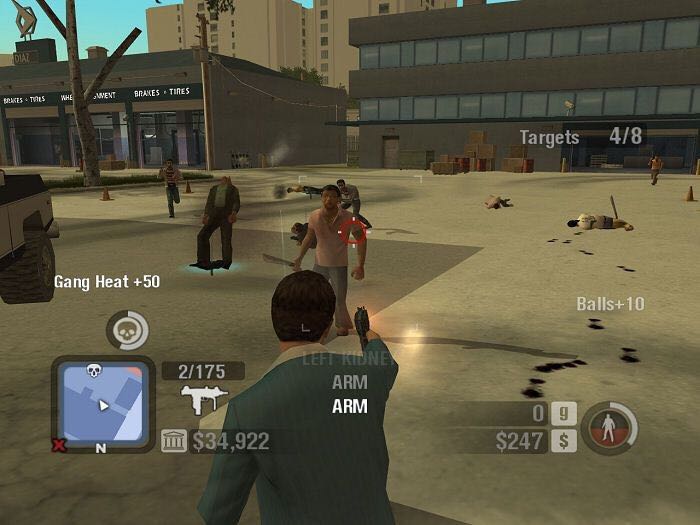Screen dimensions: 700x525
Task: Click the bank building icon
Action: click(174, 441)
